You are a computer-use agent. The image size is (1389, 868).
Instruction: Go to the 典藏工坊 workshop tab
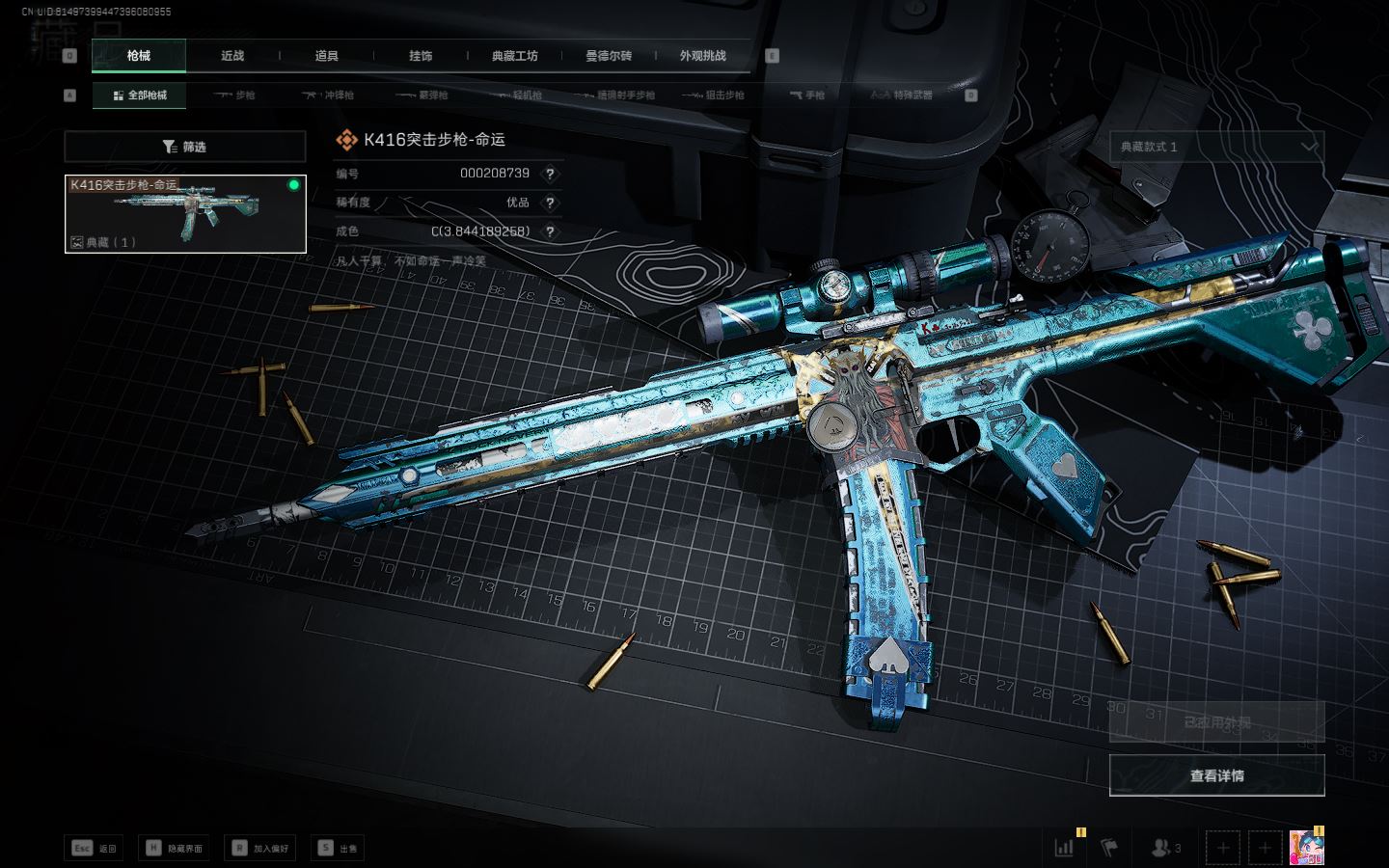tap(514, 56)
